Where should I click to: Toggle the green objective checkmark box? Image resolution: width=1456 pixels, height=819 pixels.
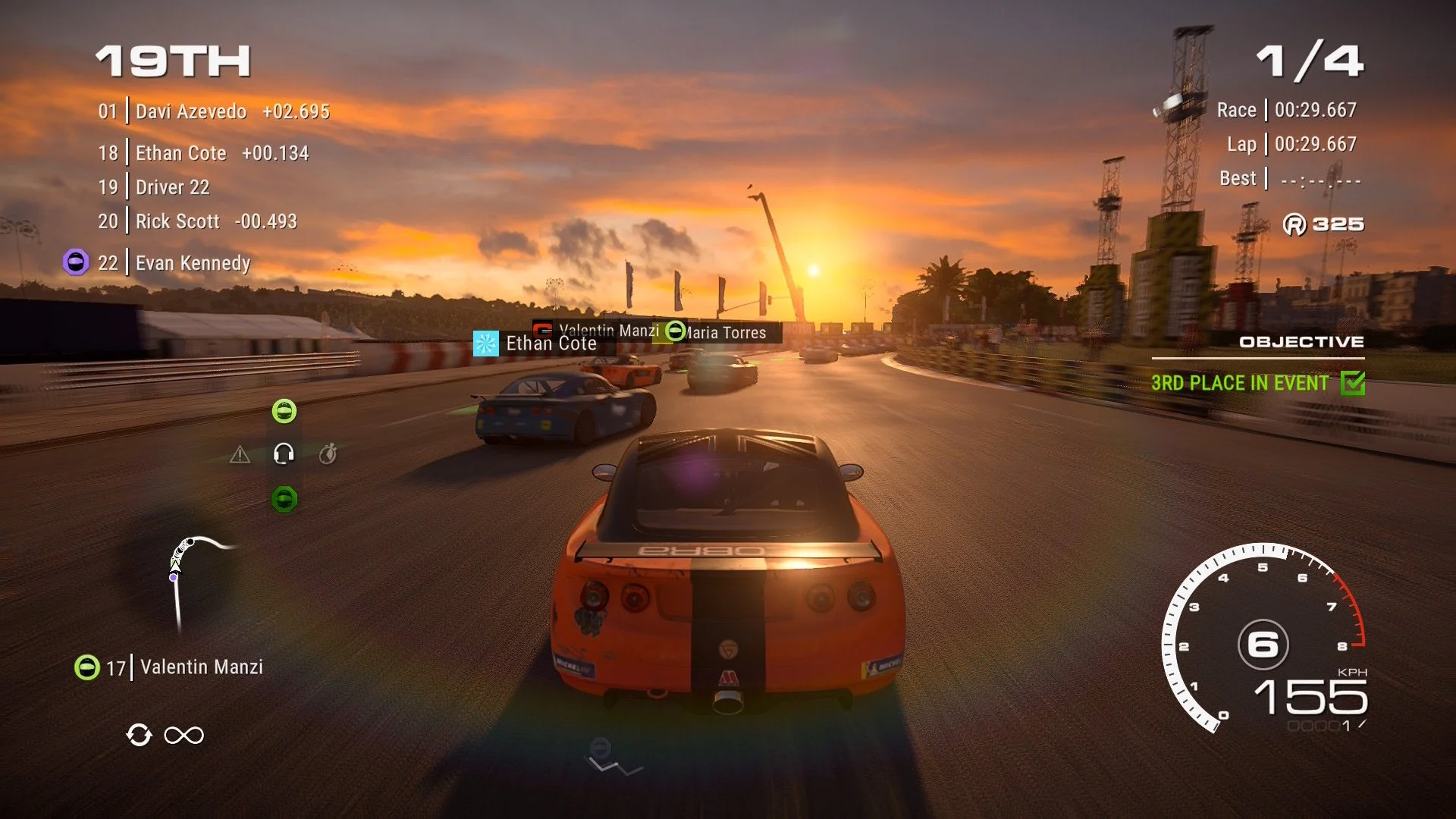1352,383
